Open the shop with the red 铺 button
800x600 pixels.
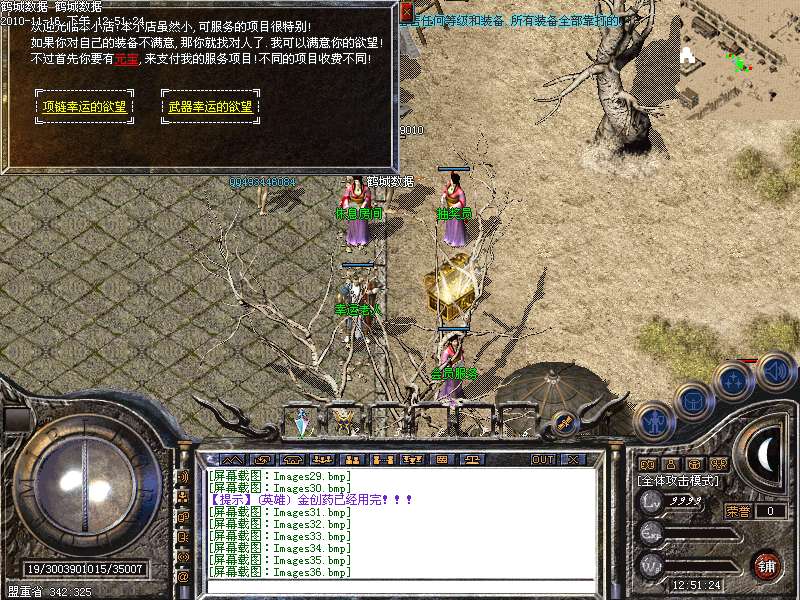coord(767,565)
